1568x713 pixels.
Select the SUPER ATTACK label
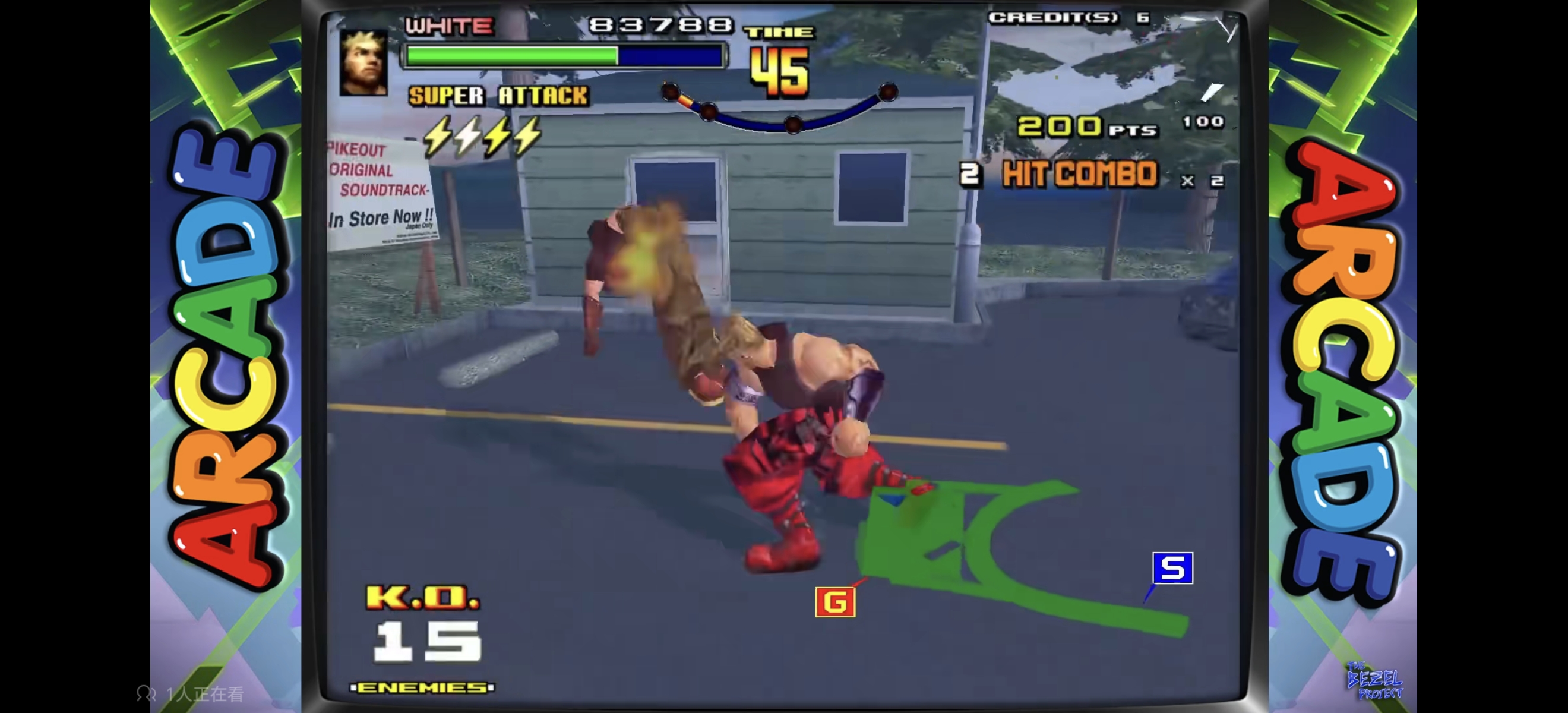pos(498,96)
